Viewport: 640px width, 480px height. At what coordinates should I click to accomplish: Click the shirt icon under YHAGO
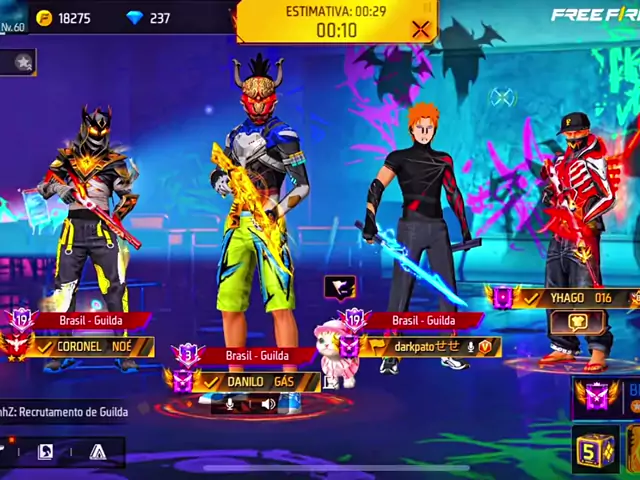578,323
